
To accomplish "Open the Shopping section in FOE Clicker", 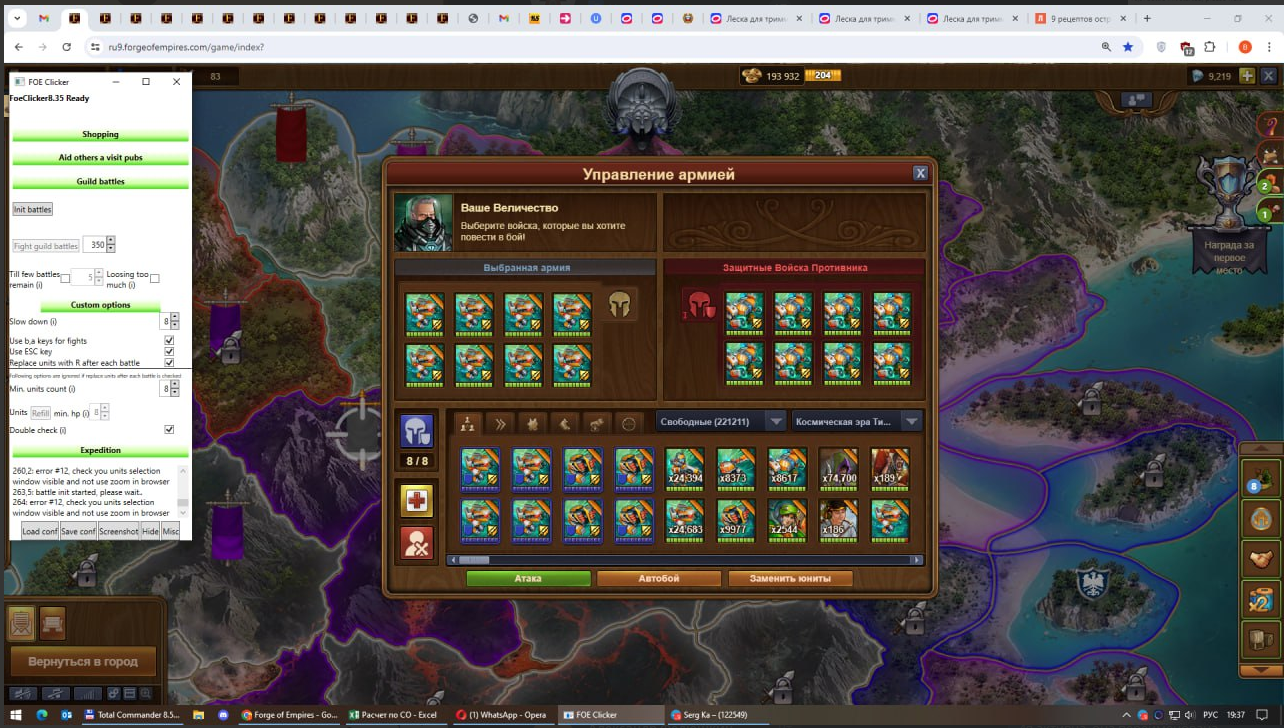I will pos(100,134).
